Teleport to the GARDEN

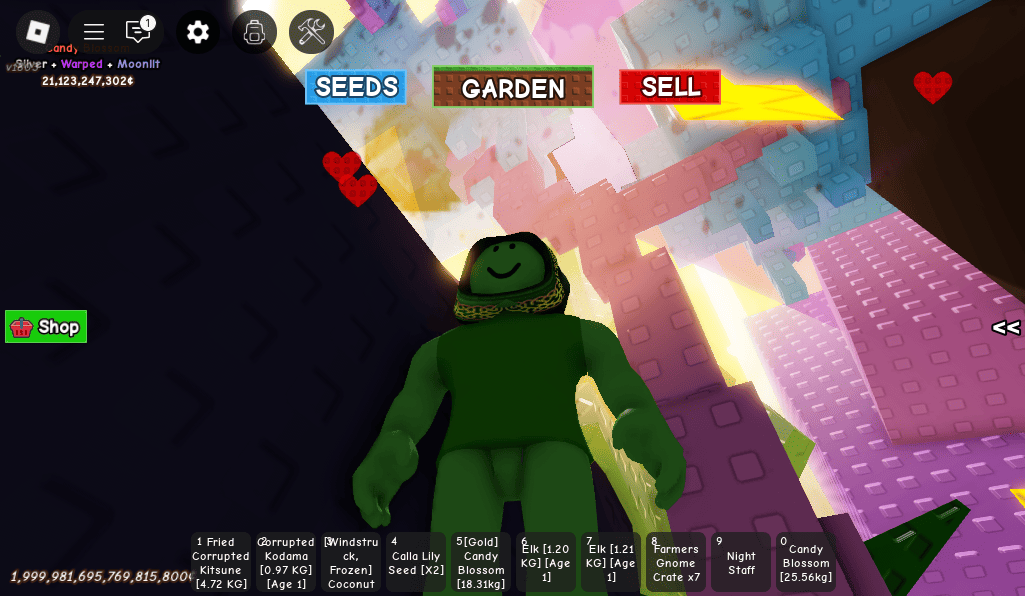[x=513, y=88]
